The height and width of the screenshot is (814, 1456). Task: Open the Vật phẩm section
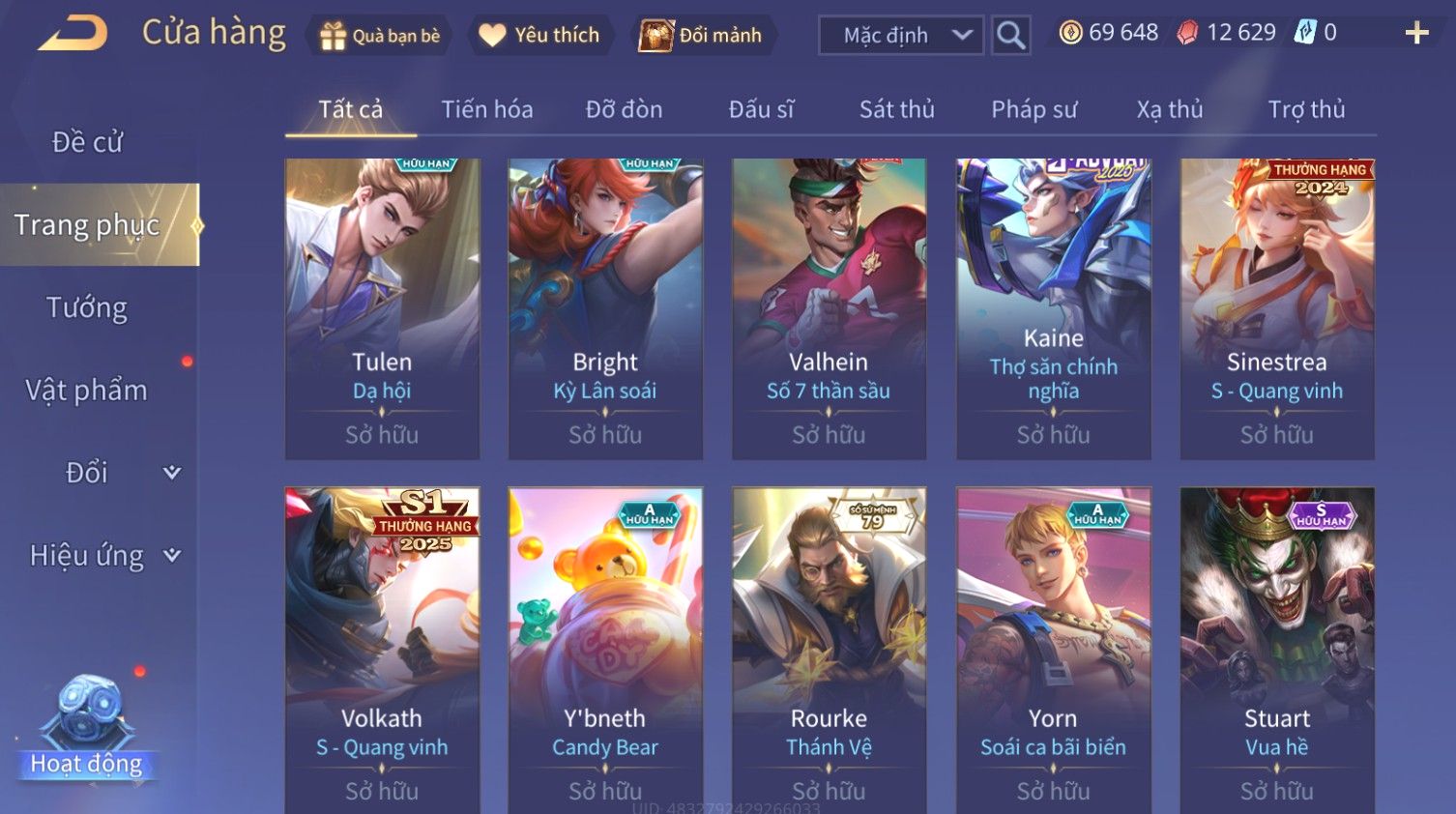[x=87, y=390]
